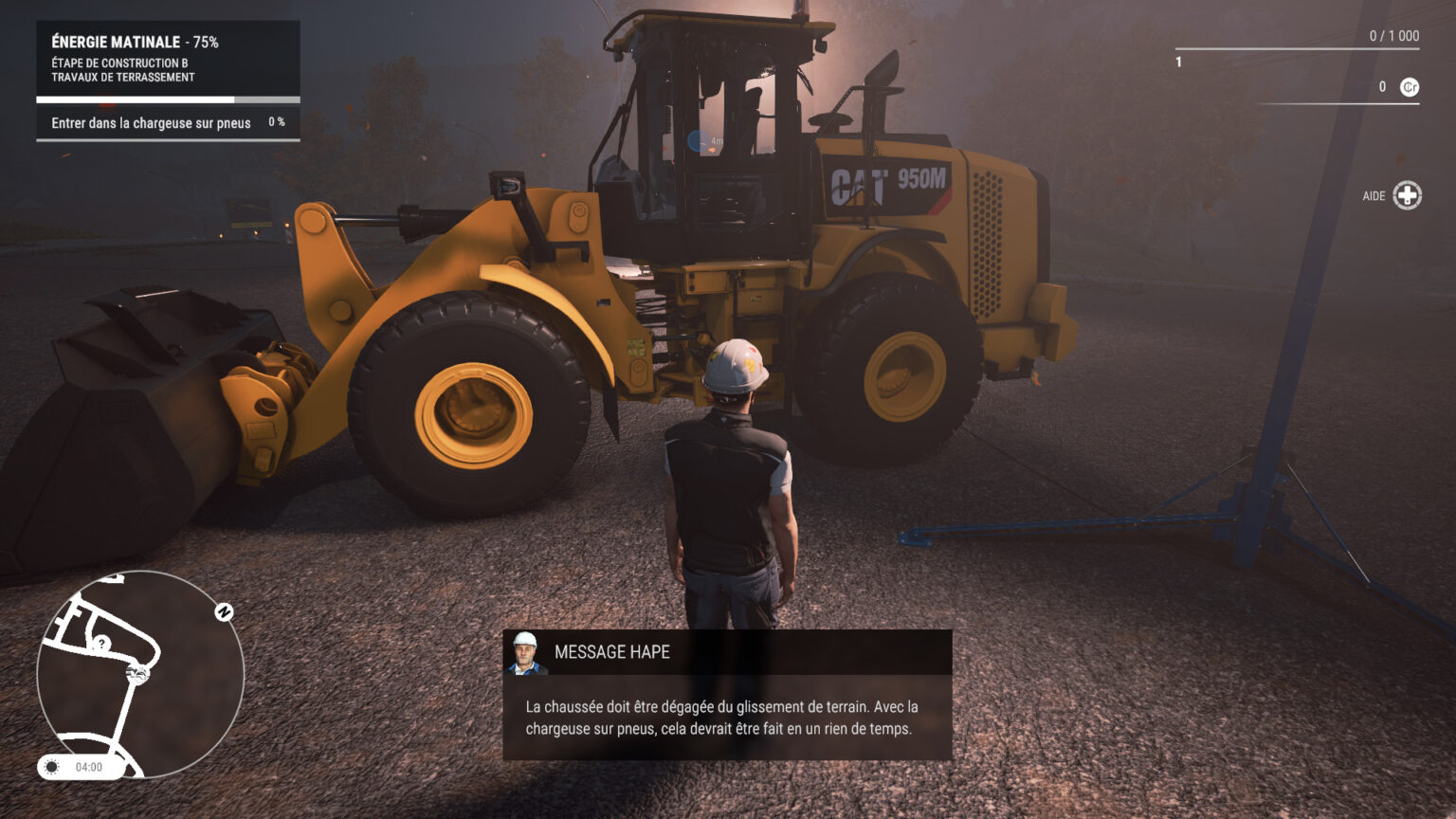Select the question mark marker on minimap
The image size is (1456, 819).
click(x=101, y=644)
